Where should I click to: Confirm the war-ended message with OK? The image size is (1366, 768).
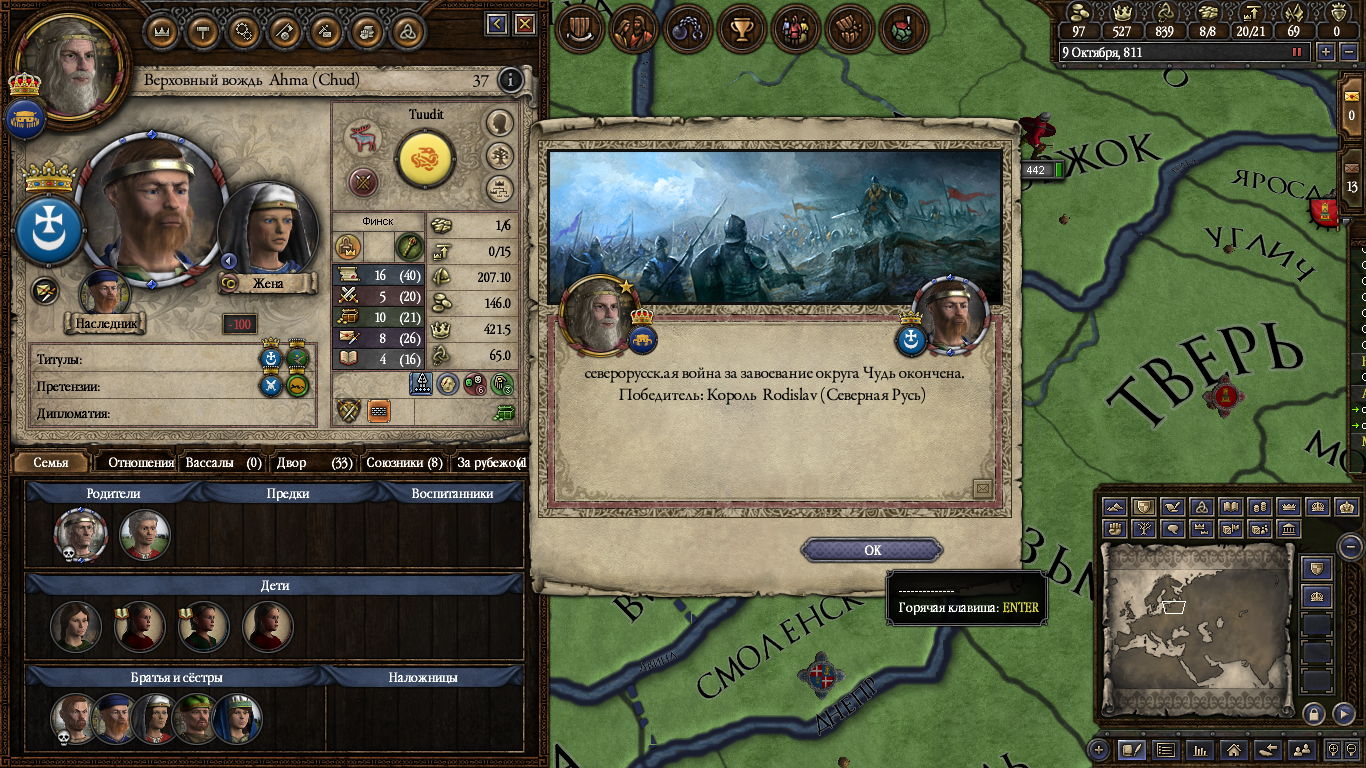click(872, 550)
